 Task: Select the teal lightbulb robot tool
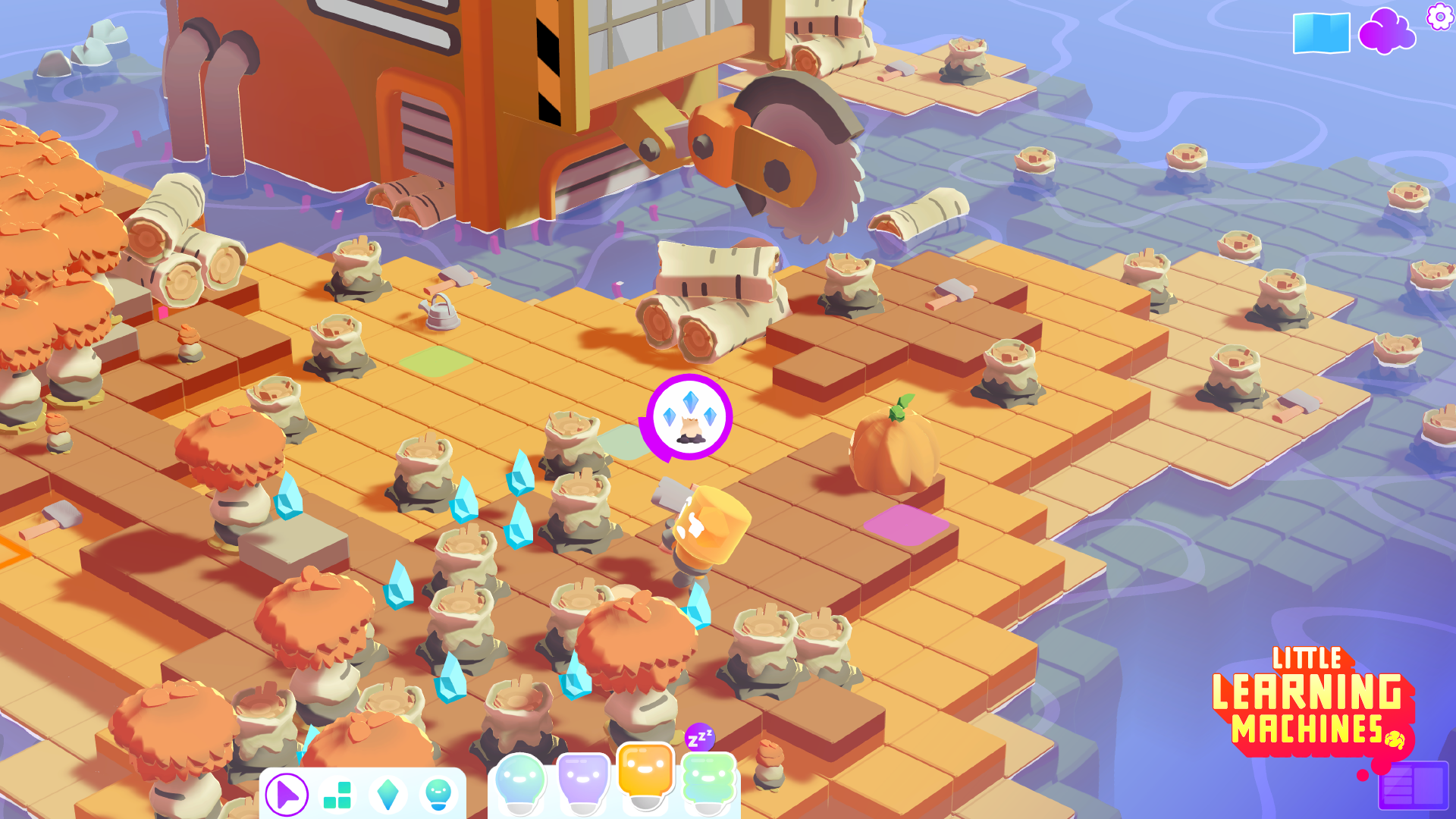[x=438, y=795]
